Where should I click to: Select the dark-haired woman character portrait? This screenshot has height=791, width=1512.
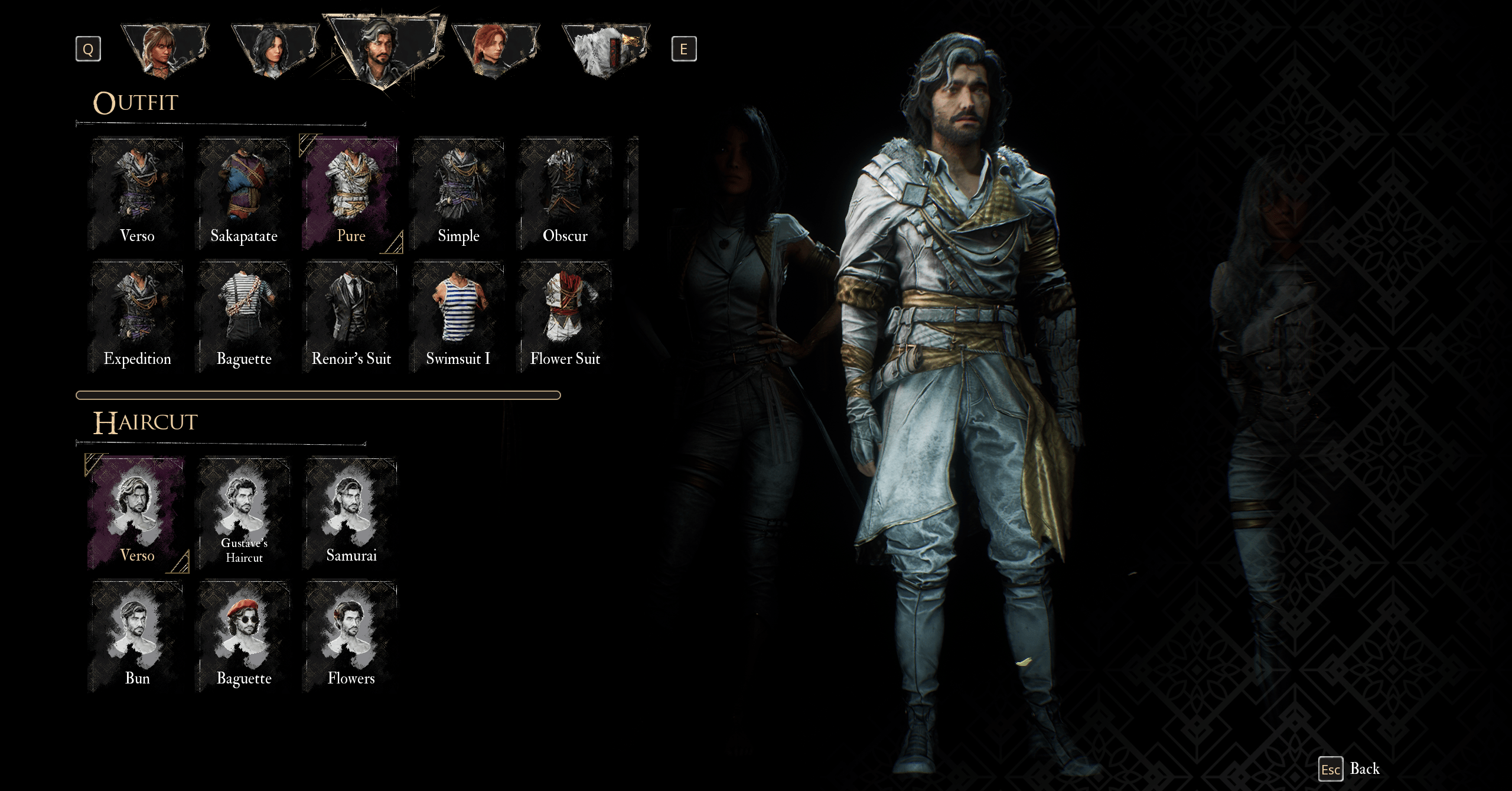click(274, 51)
